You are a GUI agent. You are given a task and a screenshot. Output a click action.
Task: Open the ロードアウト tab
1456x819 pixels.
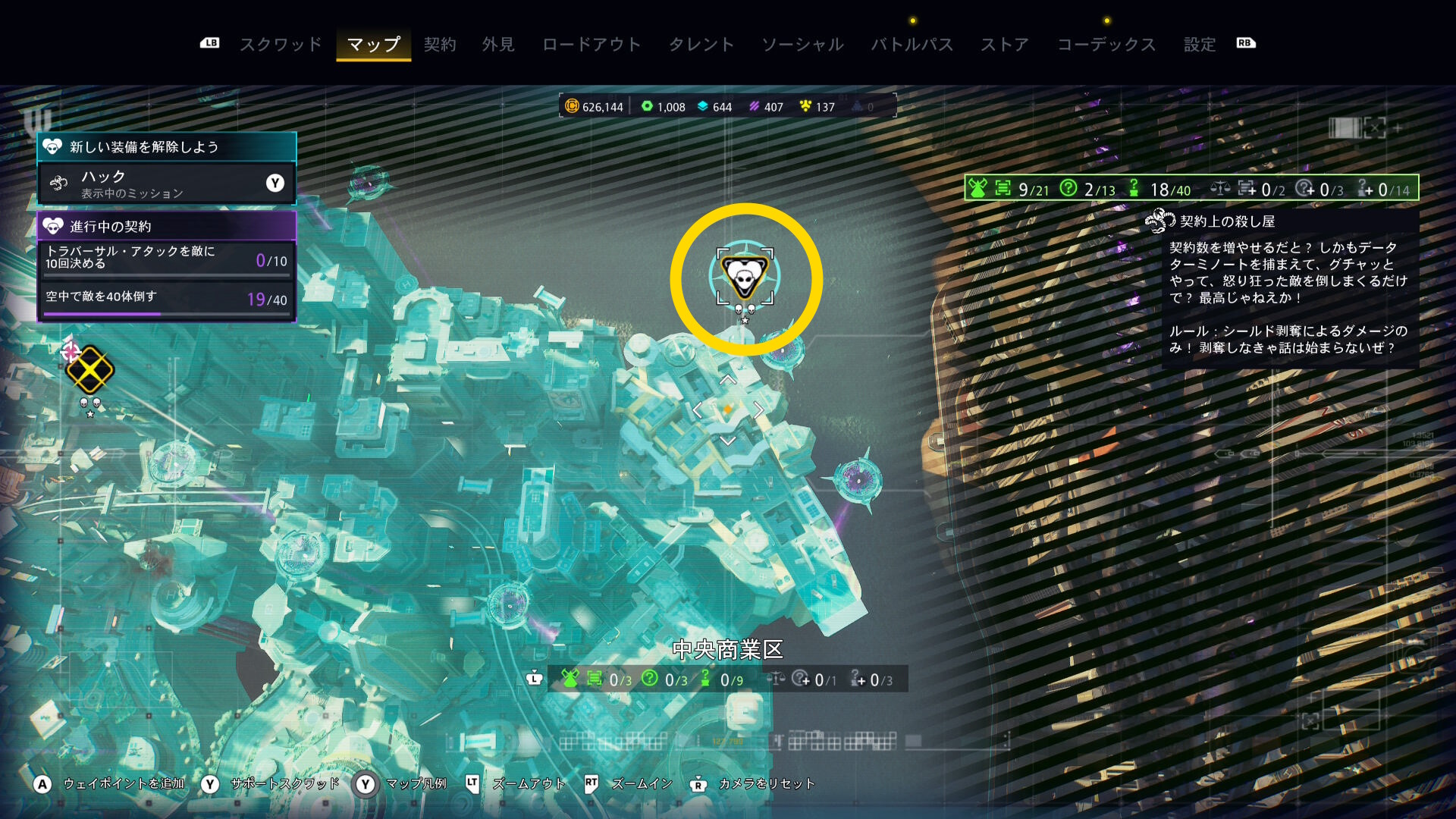pos(591,45)
